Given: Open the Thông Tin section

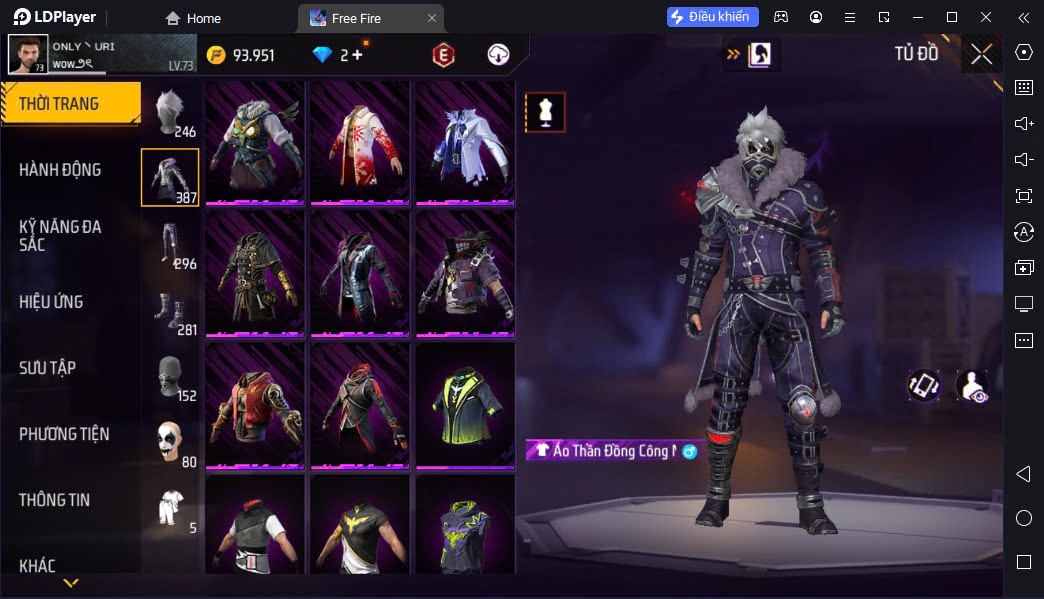Looking at the screenshot, I should click(x=54, y=500).
